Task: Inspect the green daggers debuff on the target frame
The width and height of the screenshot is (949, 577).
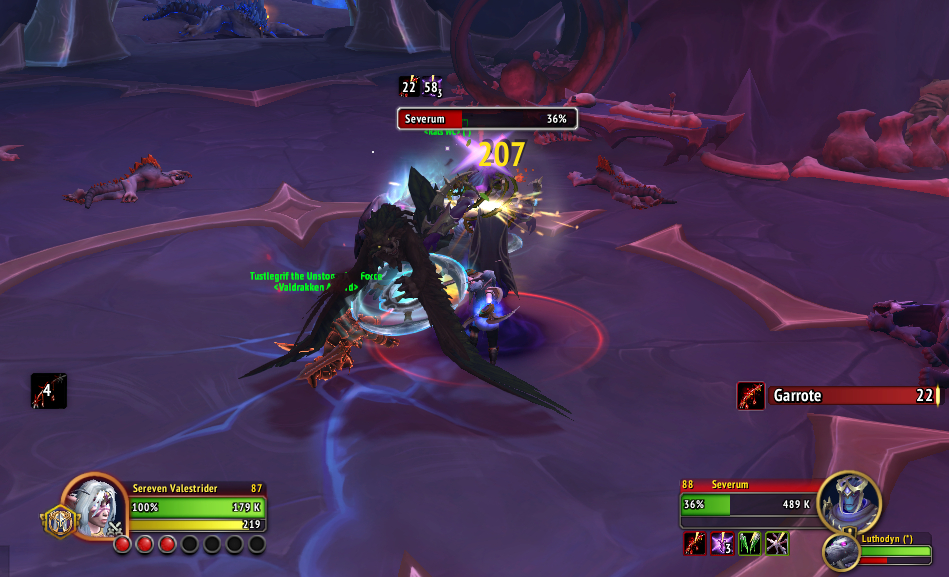Action: click(749, 544)
